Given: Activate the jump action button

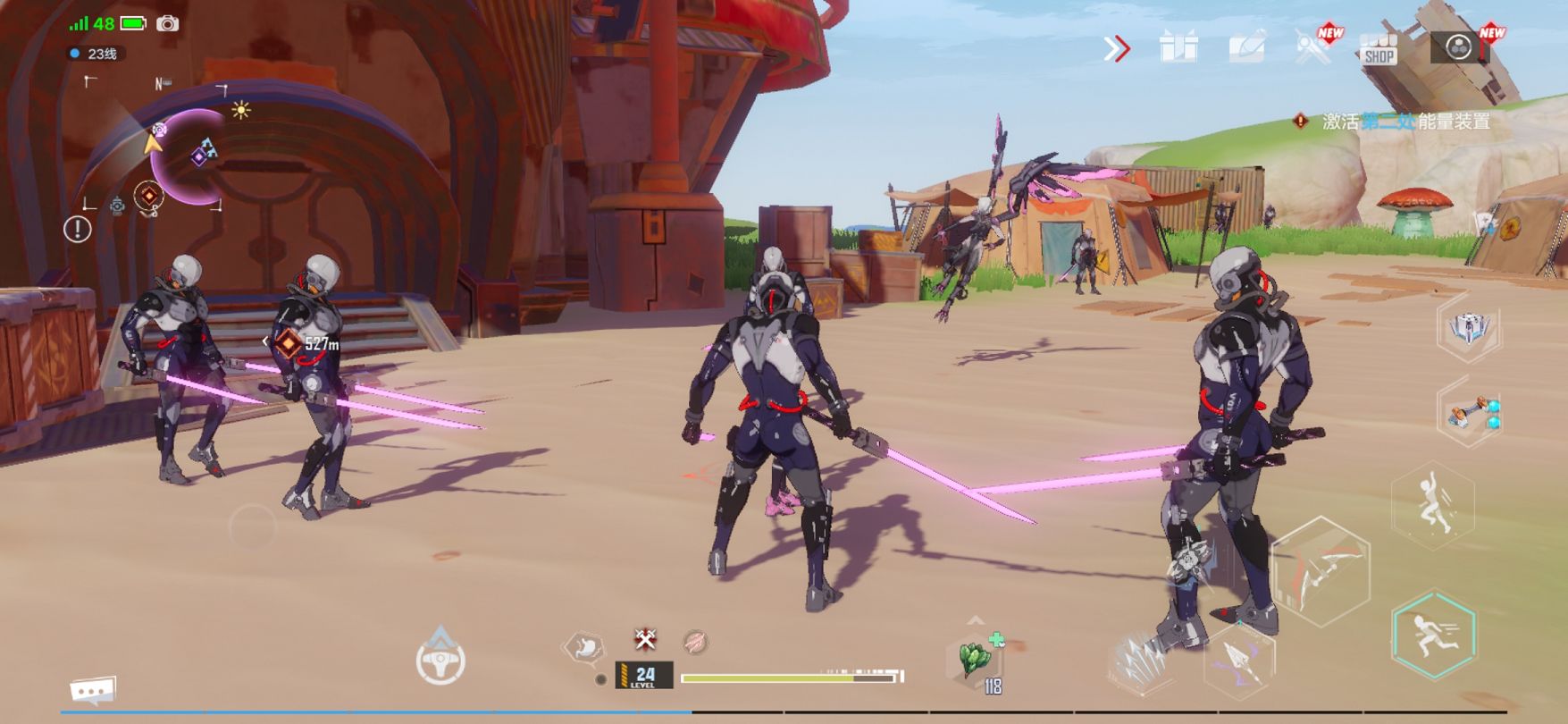Looking at the screenshot, I should (1433, 505).
